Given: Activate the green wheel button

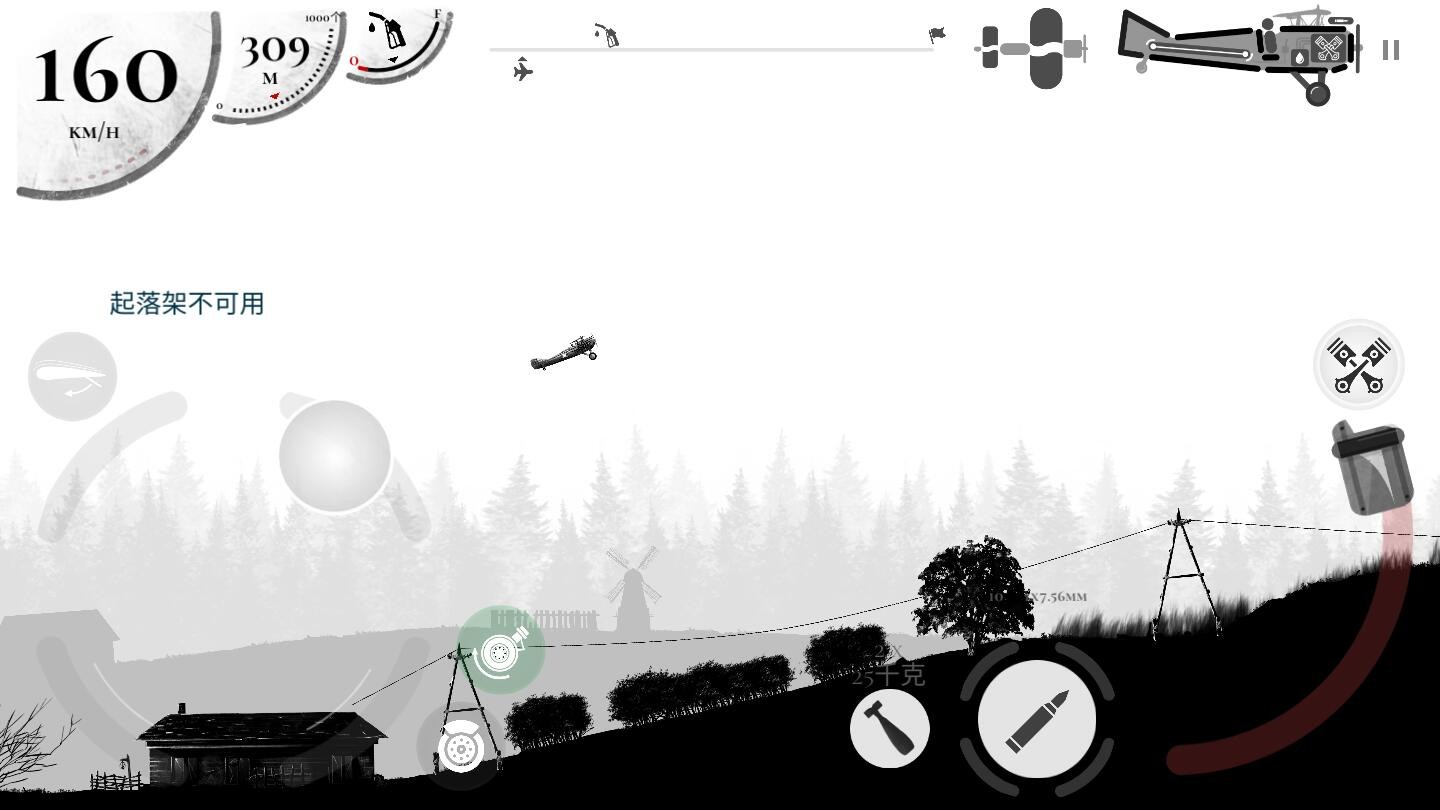Looking at the screenshot, I should click(500, 651).
